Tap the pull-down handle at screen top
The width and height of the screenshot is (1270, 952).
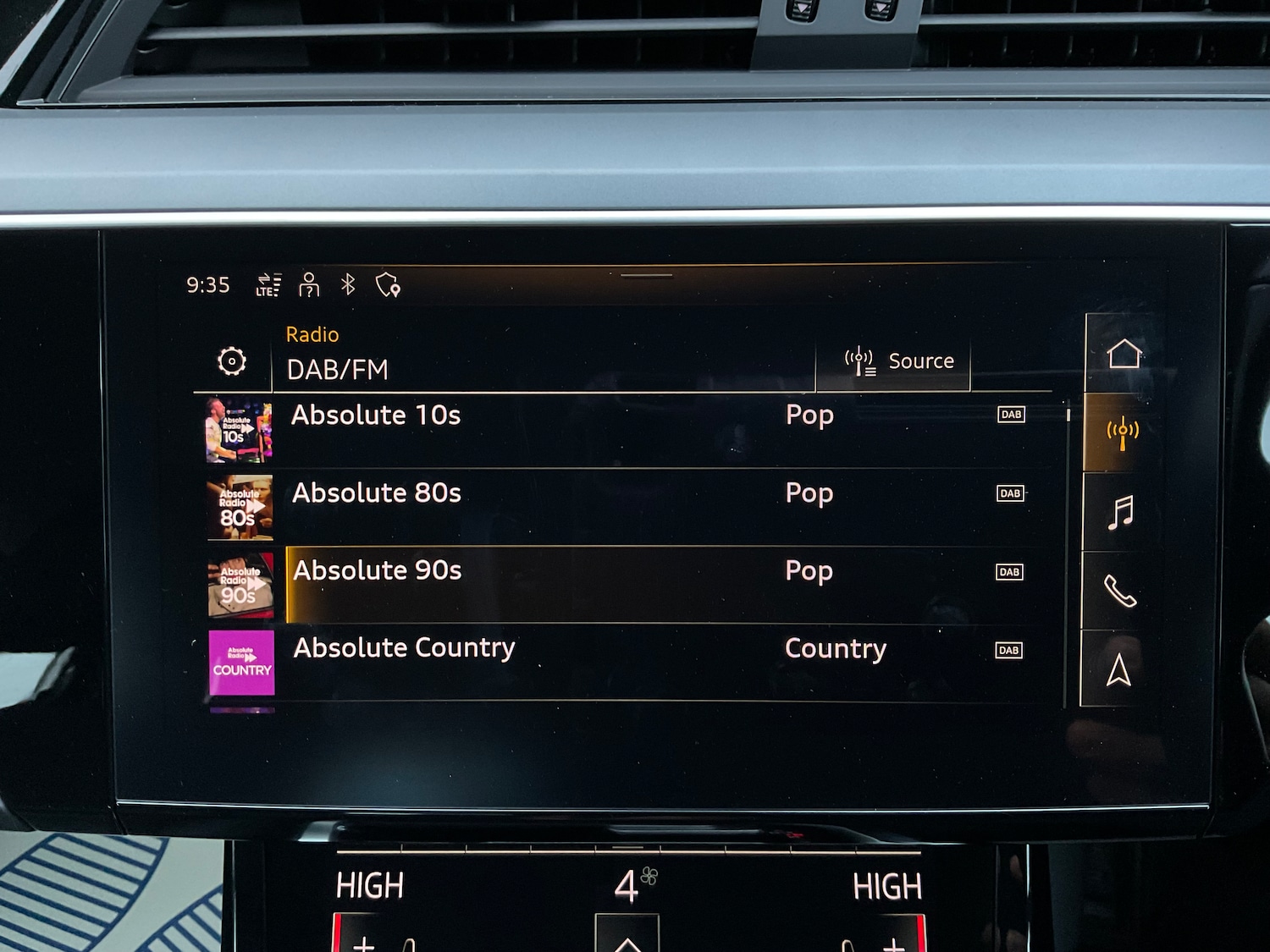646,275
